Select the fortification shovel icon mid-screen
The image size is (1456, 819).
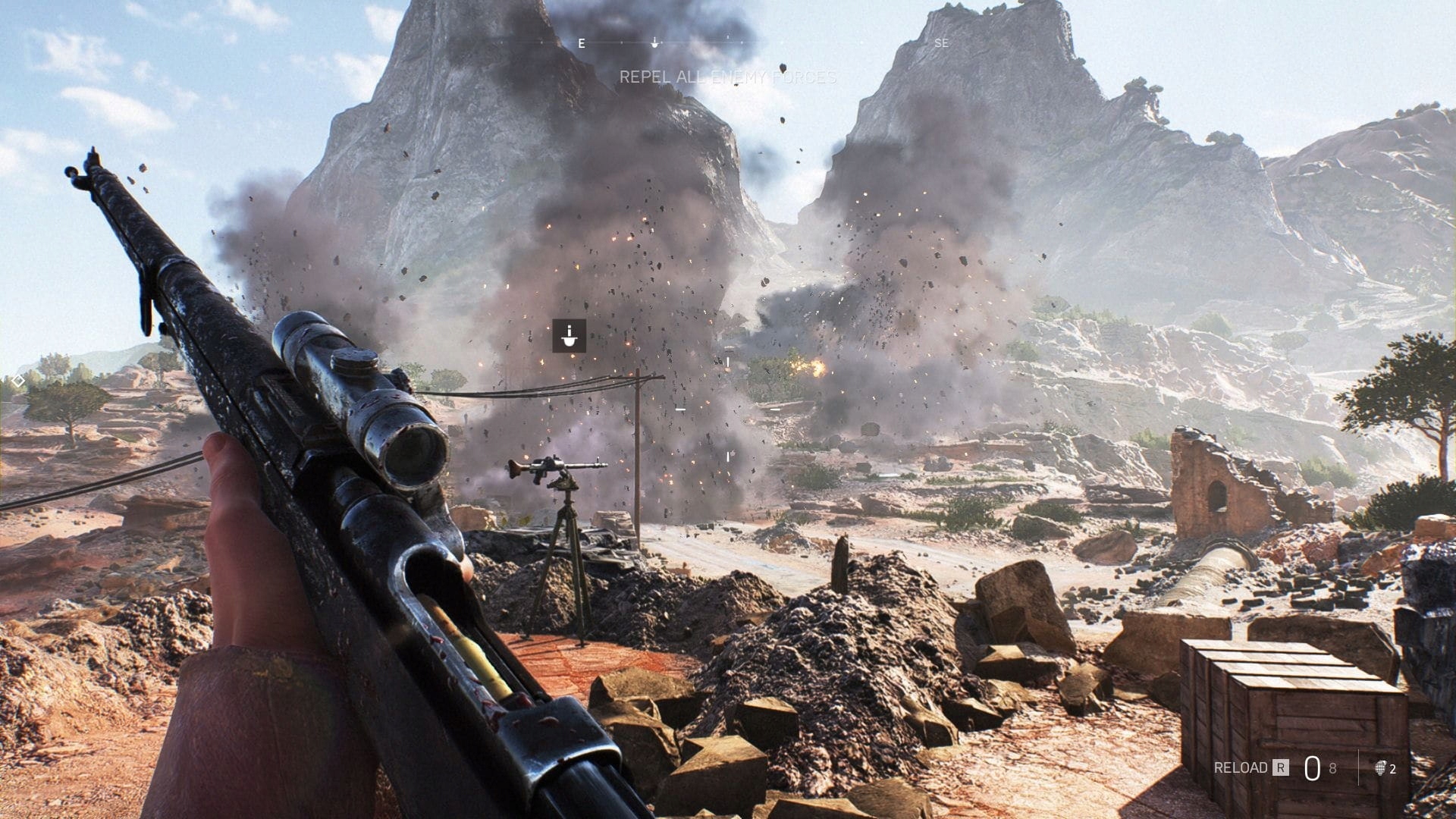pos(568,337)
